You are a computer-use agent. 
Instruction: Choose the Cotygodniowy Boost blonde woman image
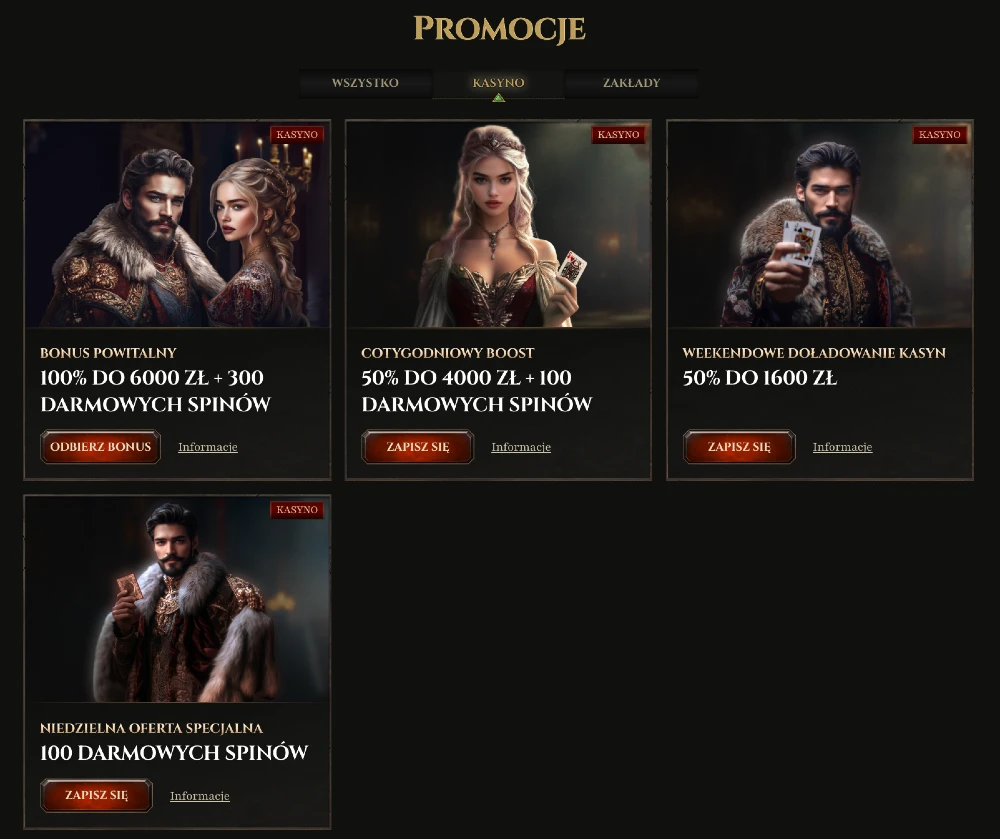(498, 225)
